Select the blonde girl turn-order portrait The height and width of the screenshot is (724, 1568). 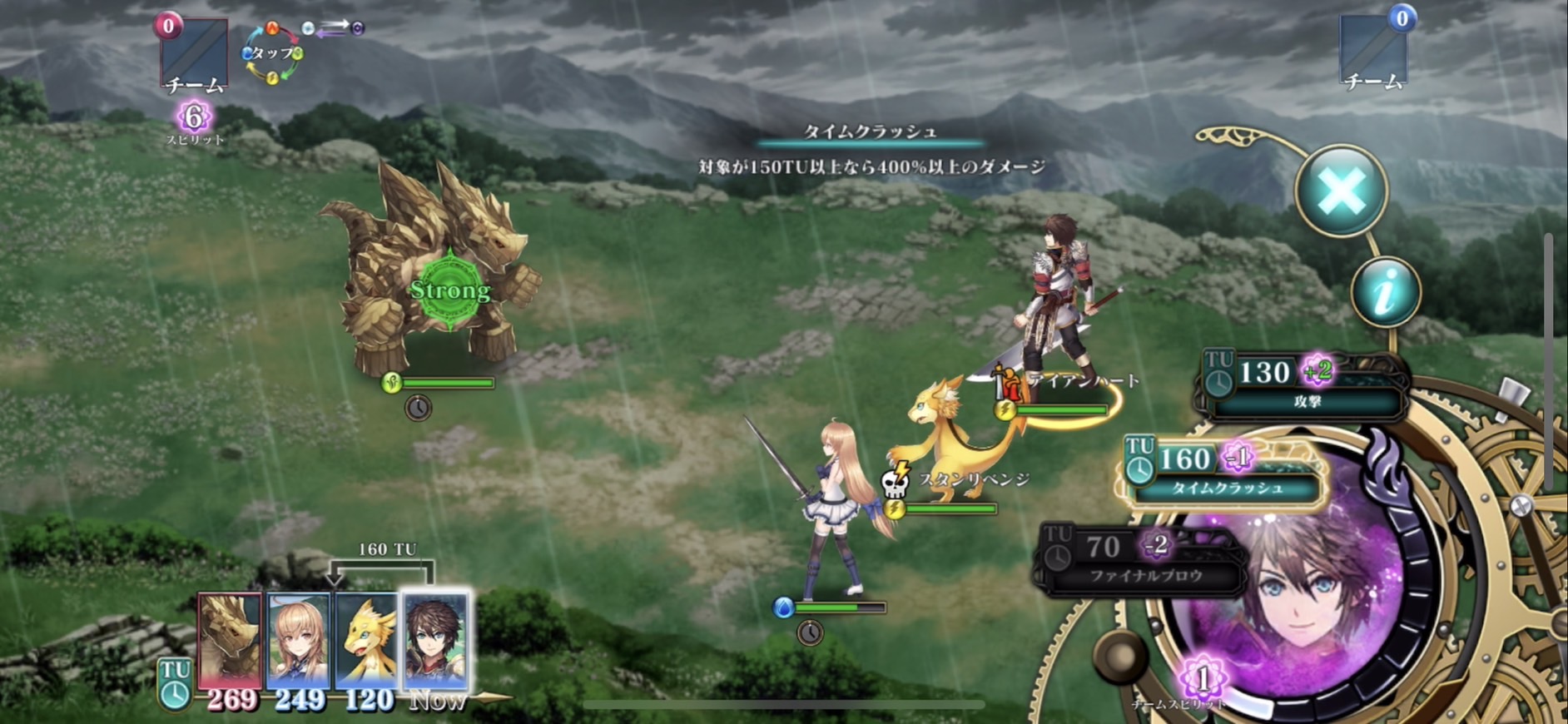(x=298, y=641)
